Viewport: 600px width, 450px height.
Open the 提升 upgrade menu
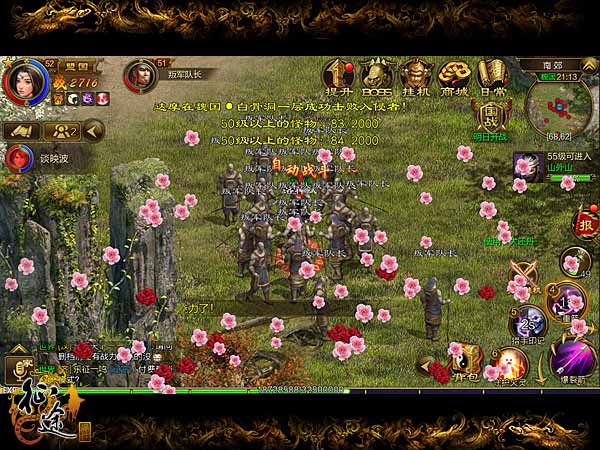click(341, 74)
